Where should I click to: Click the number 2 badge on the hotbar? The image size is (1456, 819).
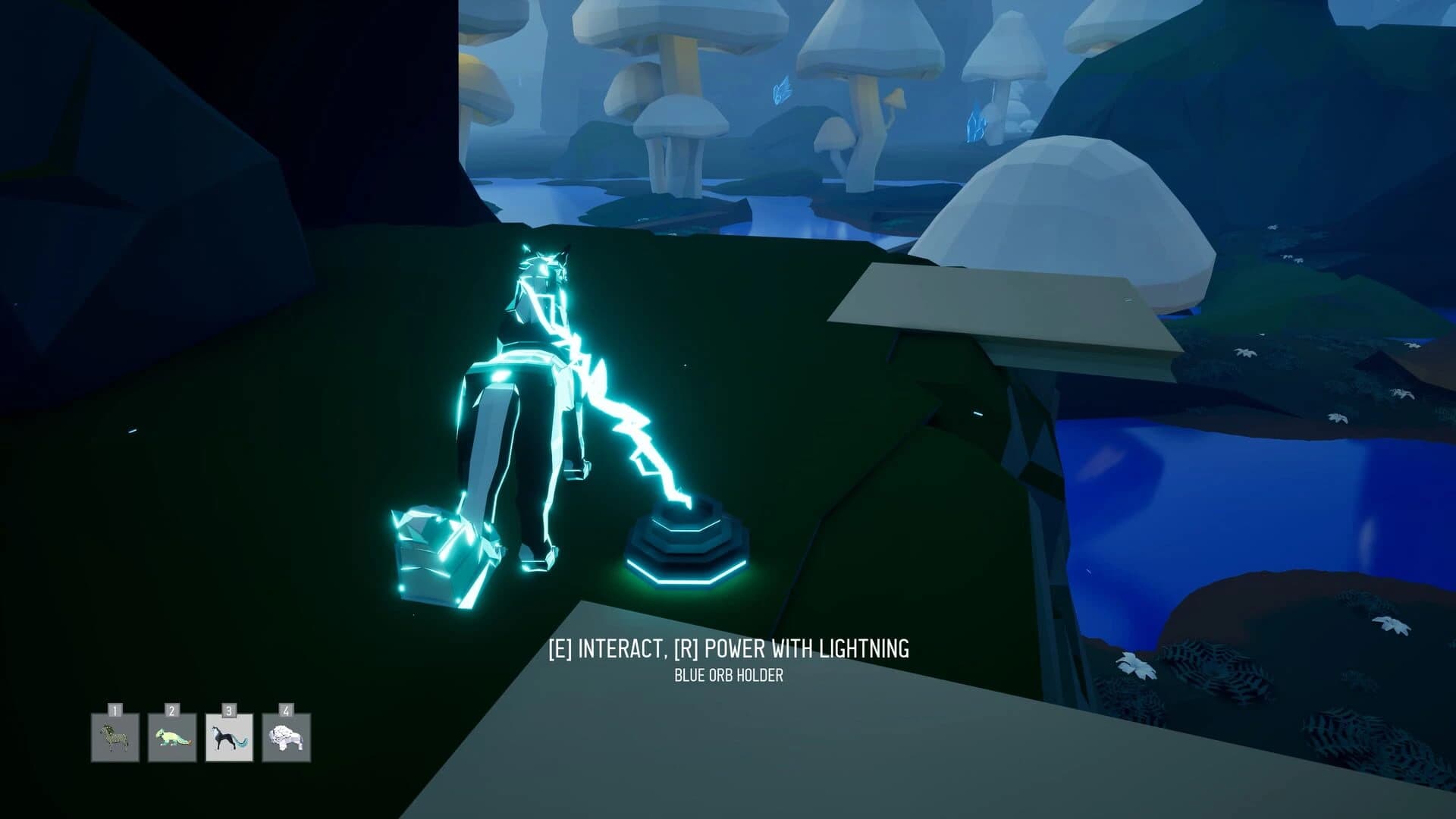coord(171,711)
